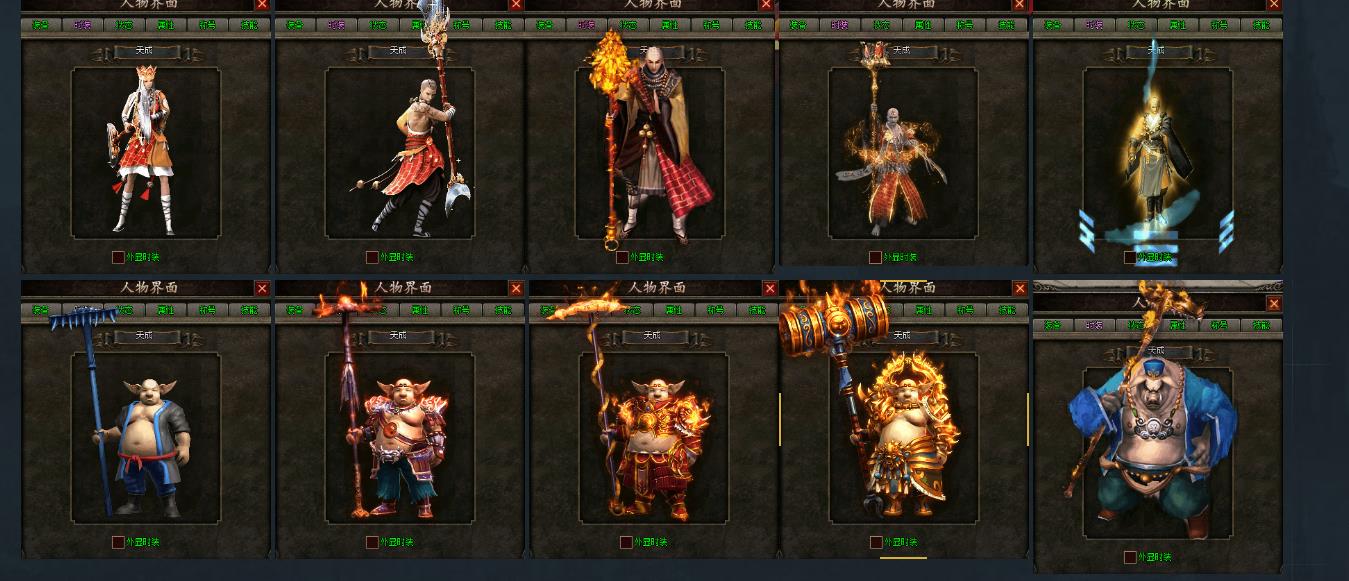Viewport: 1349px width, 581px height.
Task: Close the blue-rake pig's character panel
Action: 262,288
